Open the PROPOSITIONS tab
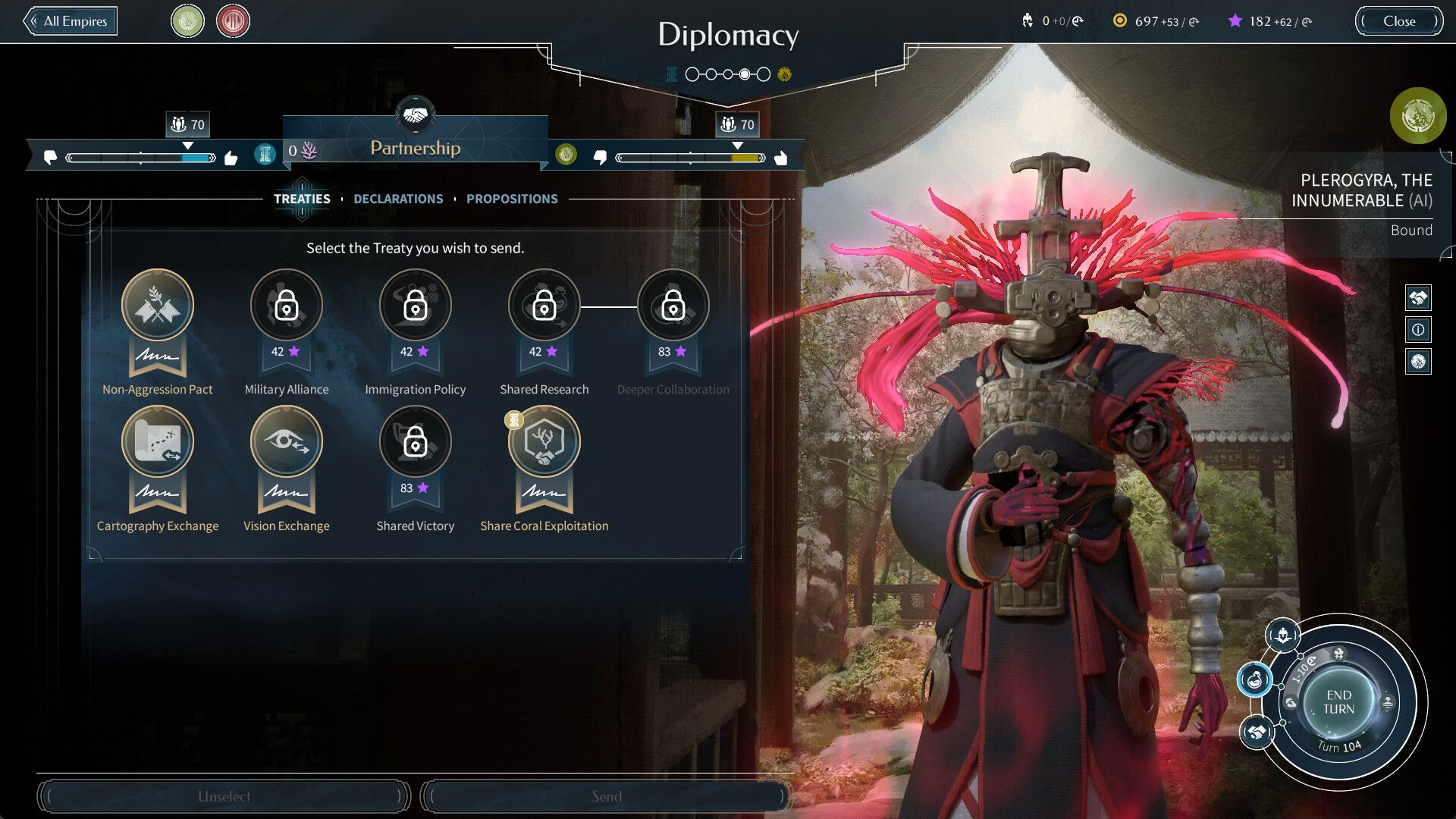 (513, 199)
